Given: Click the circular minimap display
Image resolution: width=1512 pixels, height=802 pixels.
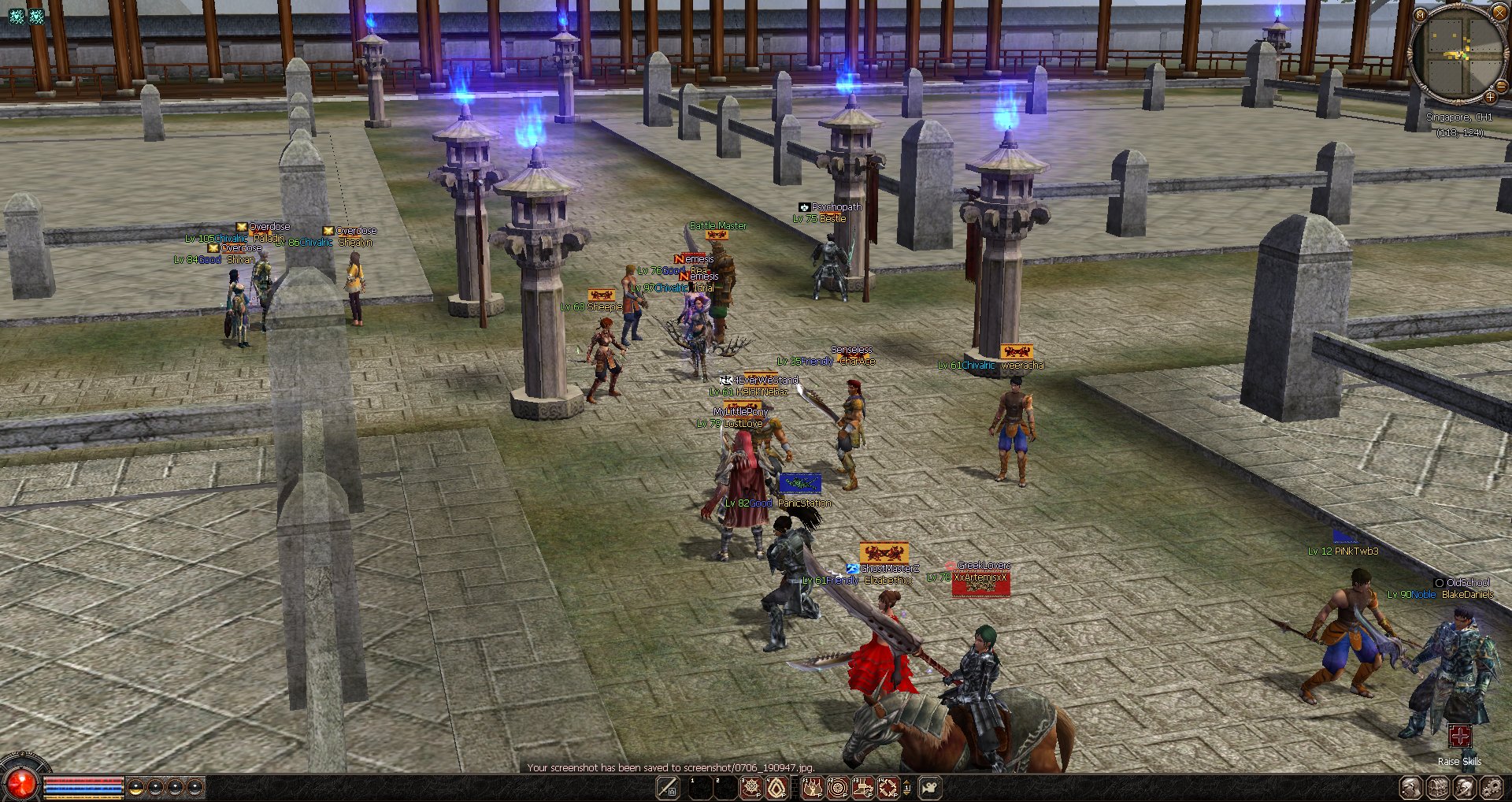Looking at the screenshot, I should pyautogui.click(x=1458, y=54).
